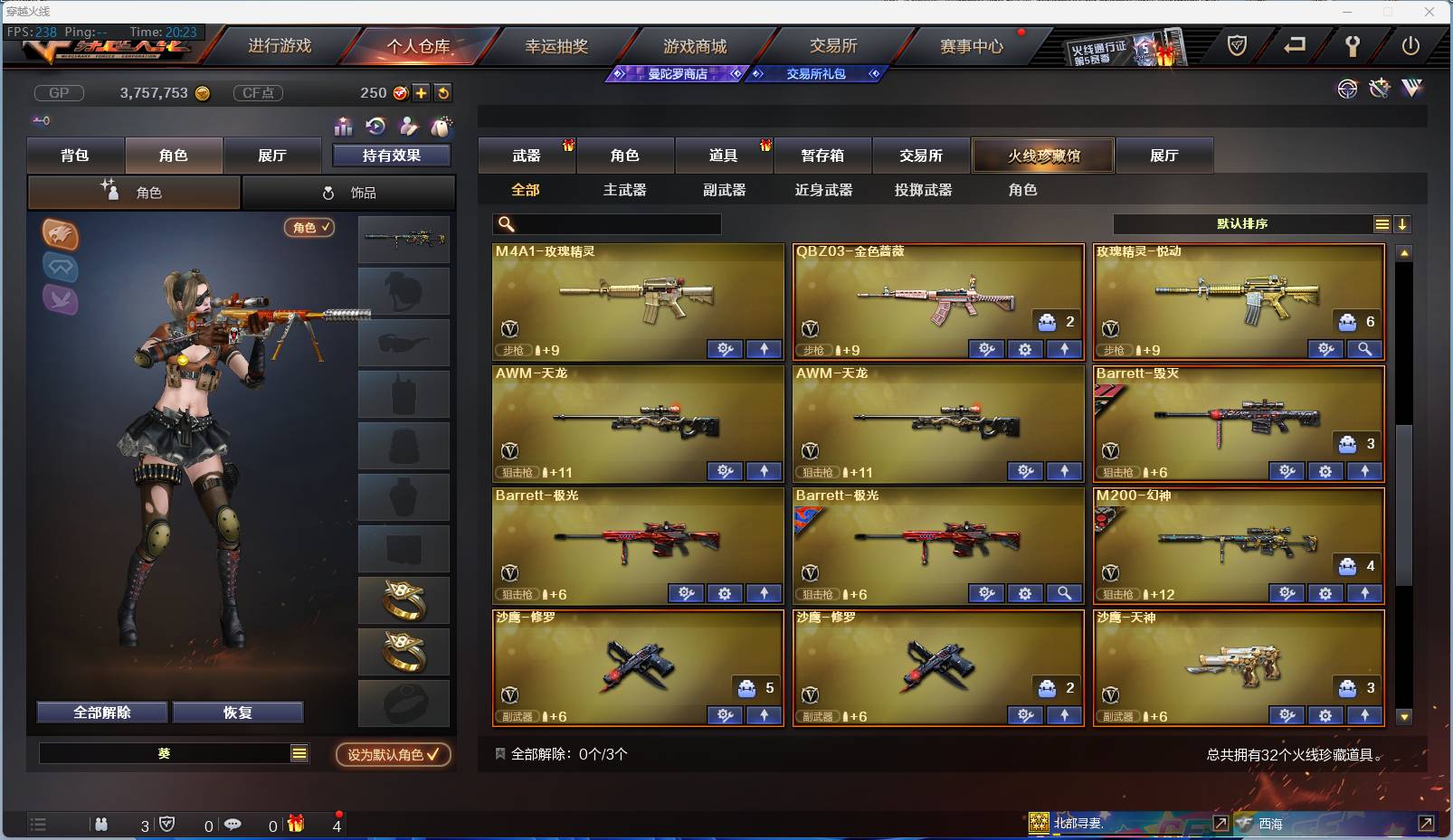Click the bar-chart statistics icon above character panel
Image resolution: width=1453 pixels, height=840 pixels.
[x=343, y=127]
